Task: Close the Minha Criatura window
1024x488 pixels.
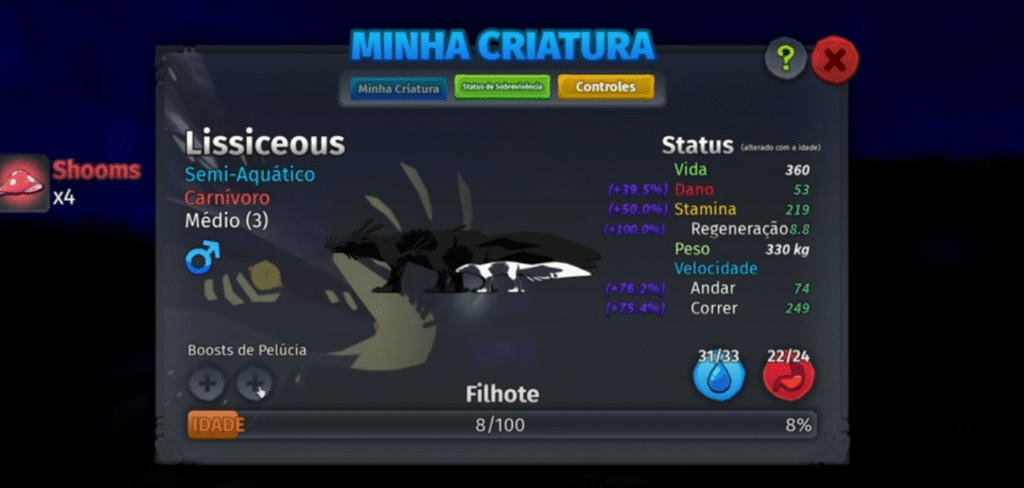Action: [x=835, y=61]
